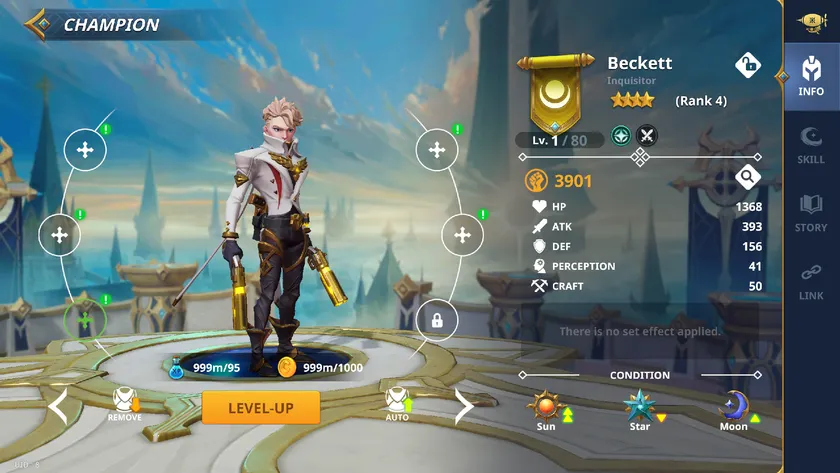Image resolution: width=840 pixels, height=473 pixels.
Task: Switch to the next champion
Action: (x=463, y=407)
